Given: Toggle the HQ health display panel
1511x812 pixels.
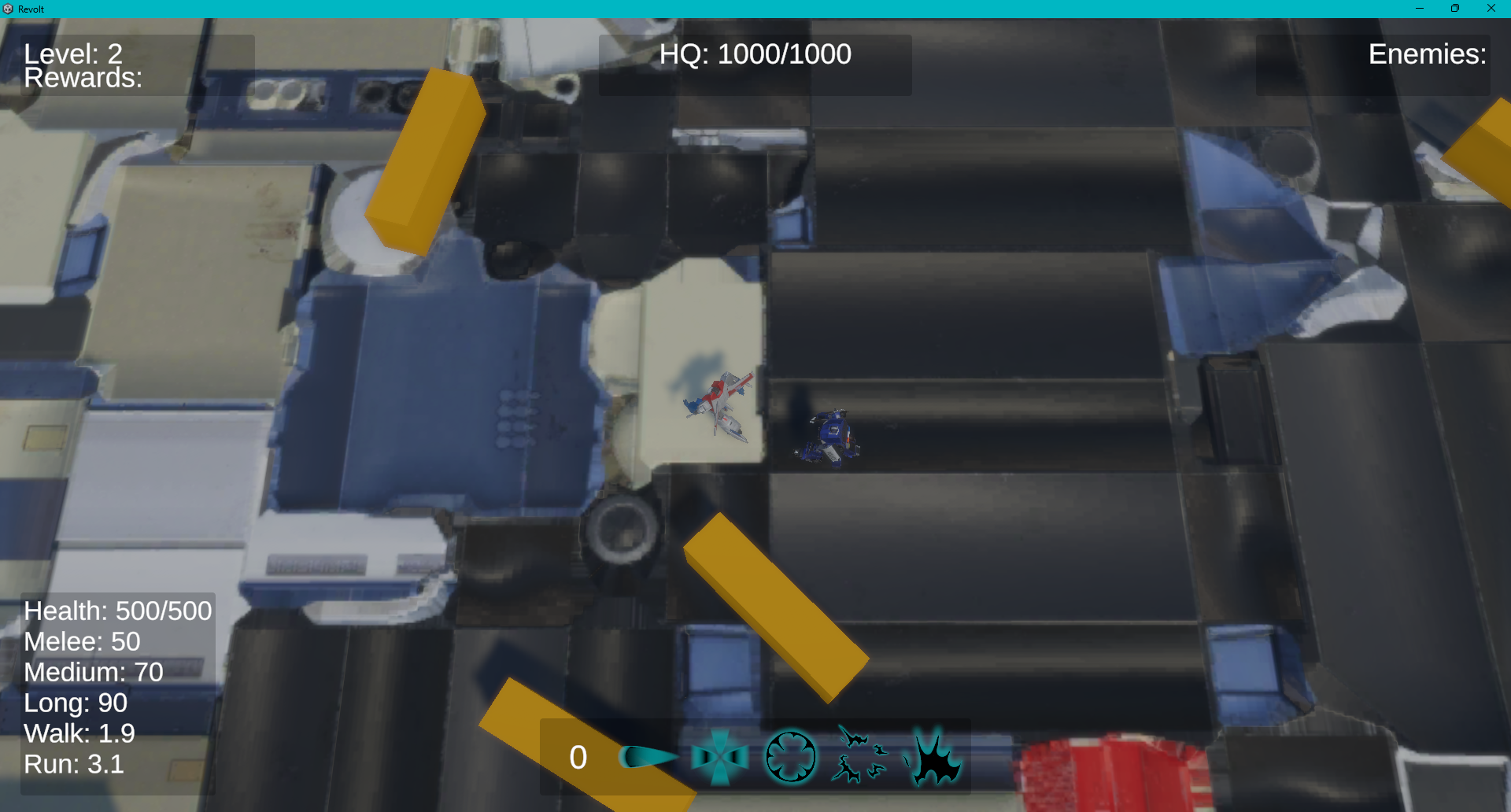Looking at the screenshot, I should (755, 65).
